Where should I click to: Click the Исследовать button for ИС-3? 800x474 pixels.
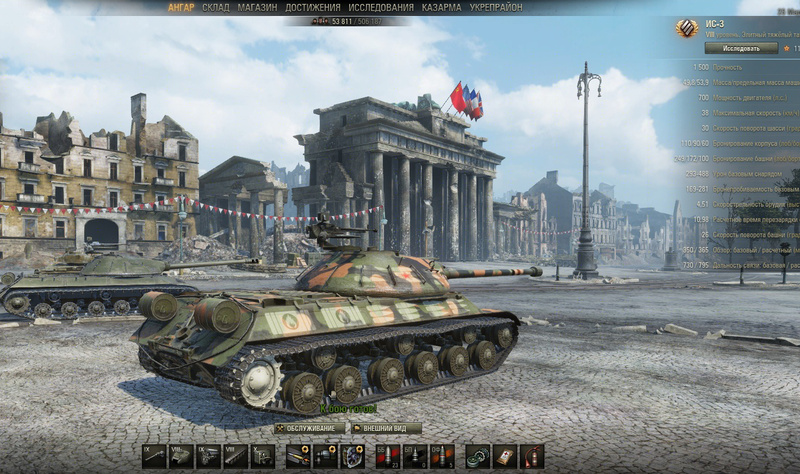[740, 47]
